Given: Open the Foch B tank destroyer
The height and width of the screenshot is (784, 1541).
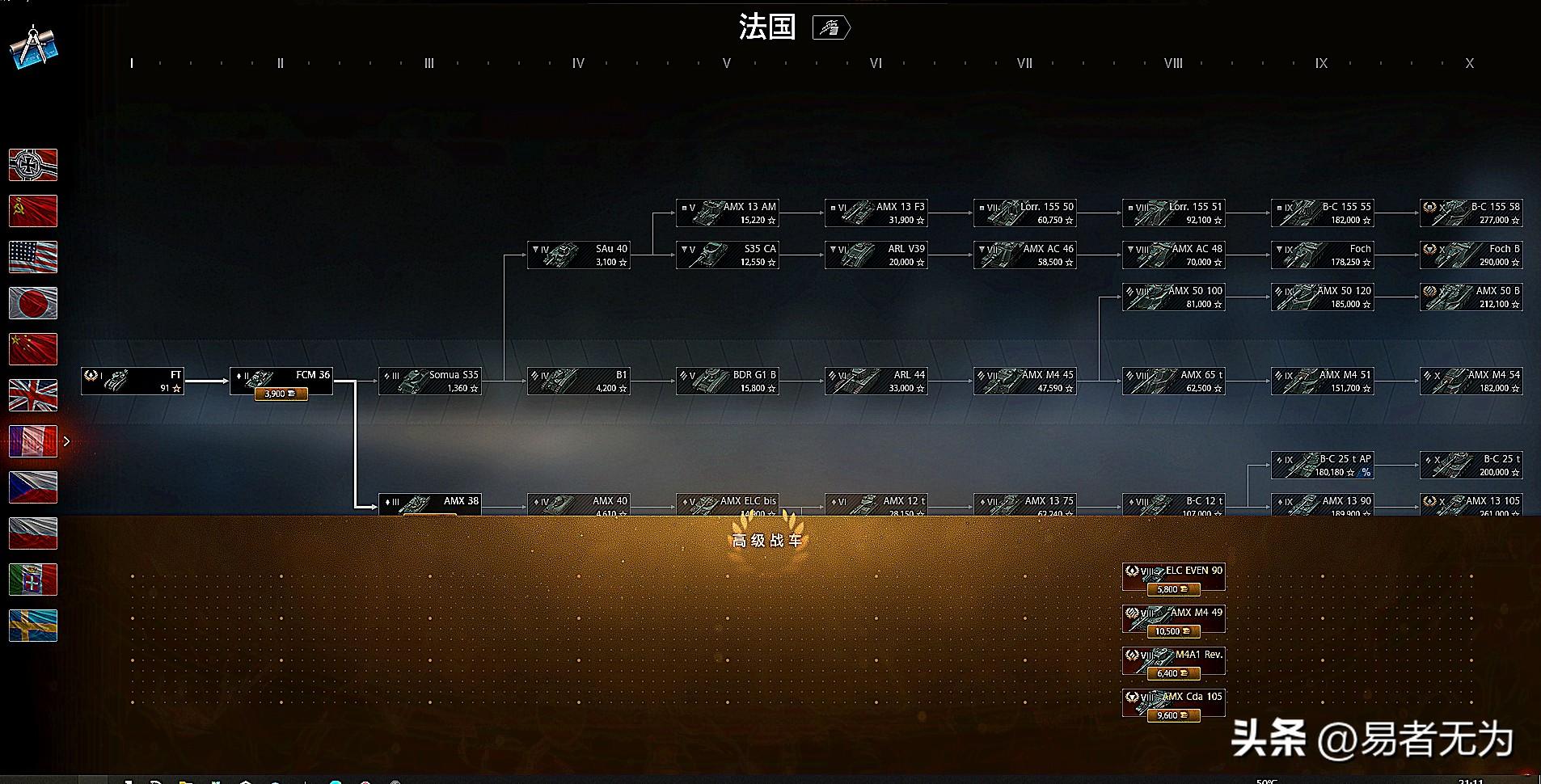Looking at the screenshot, I should 1471,255.
